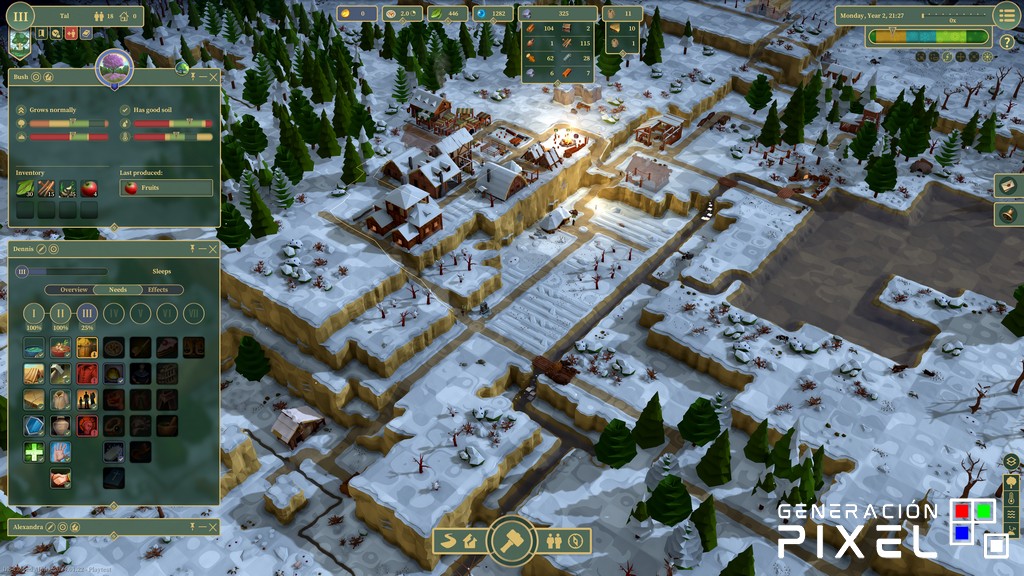Select the Fruits last-produced entry
Screen dimensions: 1024x576
pos(166,188)
